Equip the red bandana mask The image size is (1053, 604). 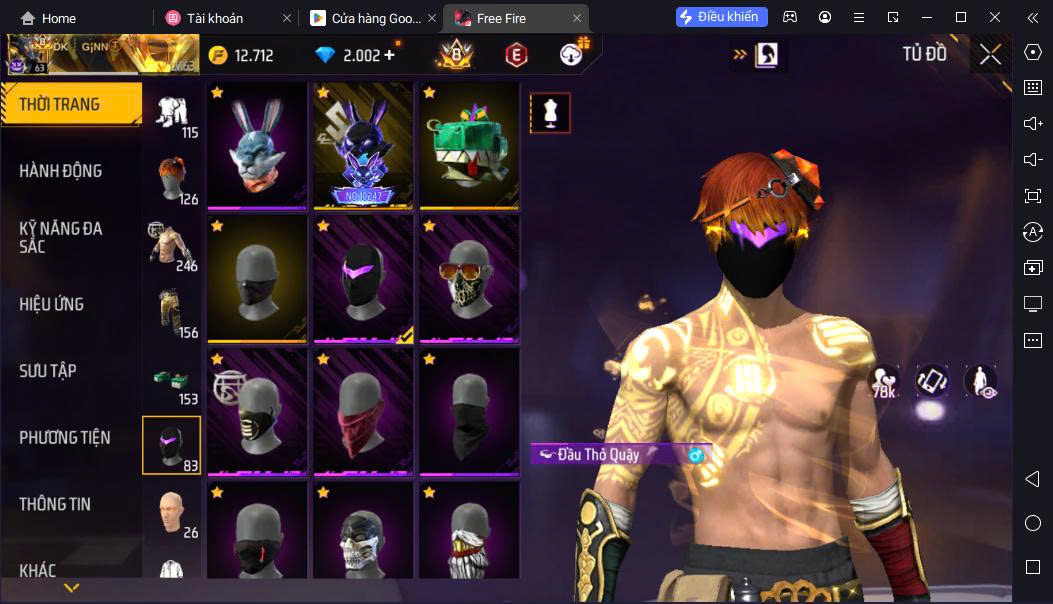(x=363, y=411)
